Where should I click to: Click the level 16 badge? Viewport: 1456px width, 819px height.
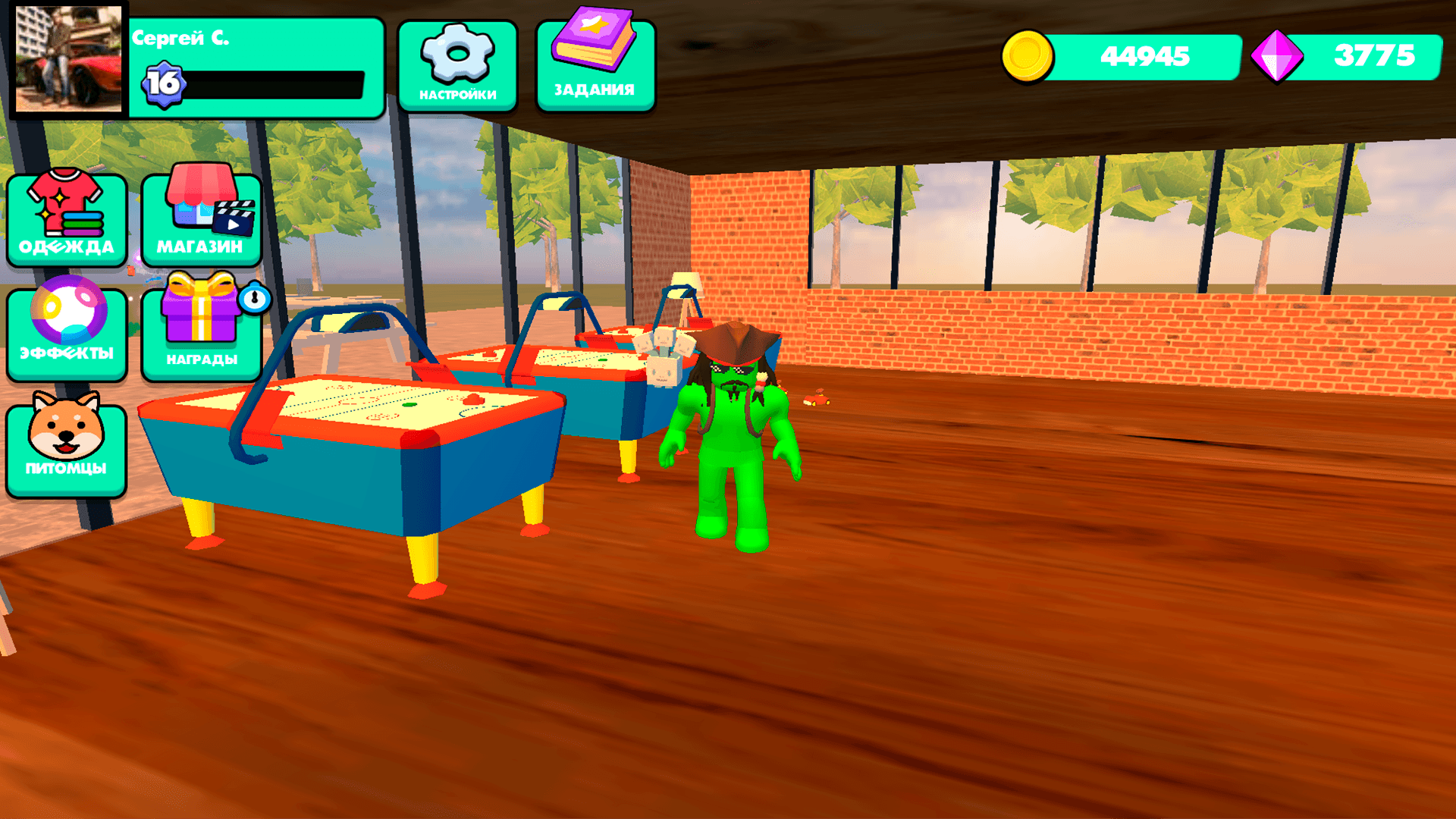coord(164,84)
